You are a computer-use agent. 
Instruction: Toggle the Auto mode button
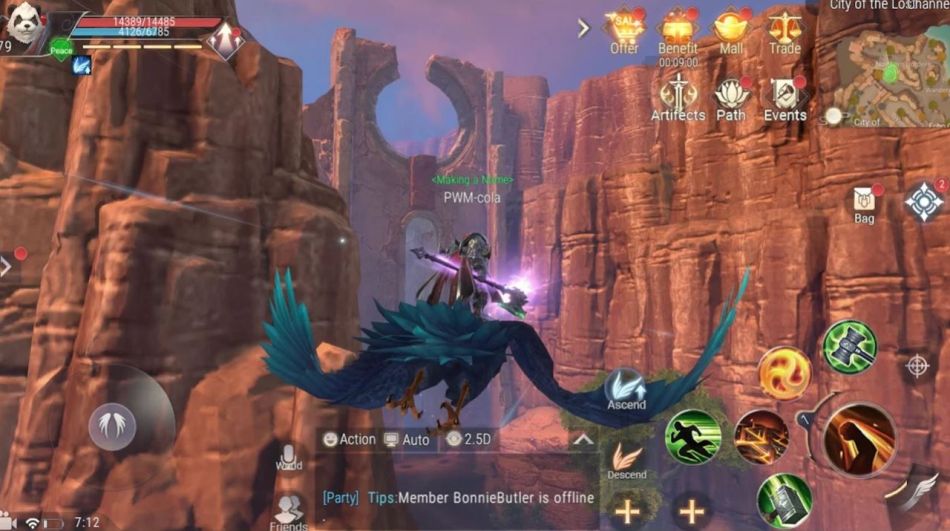point(407,439)
